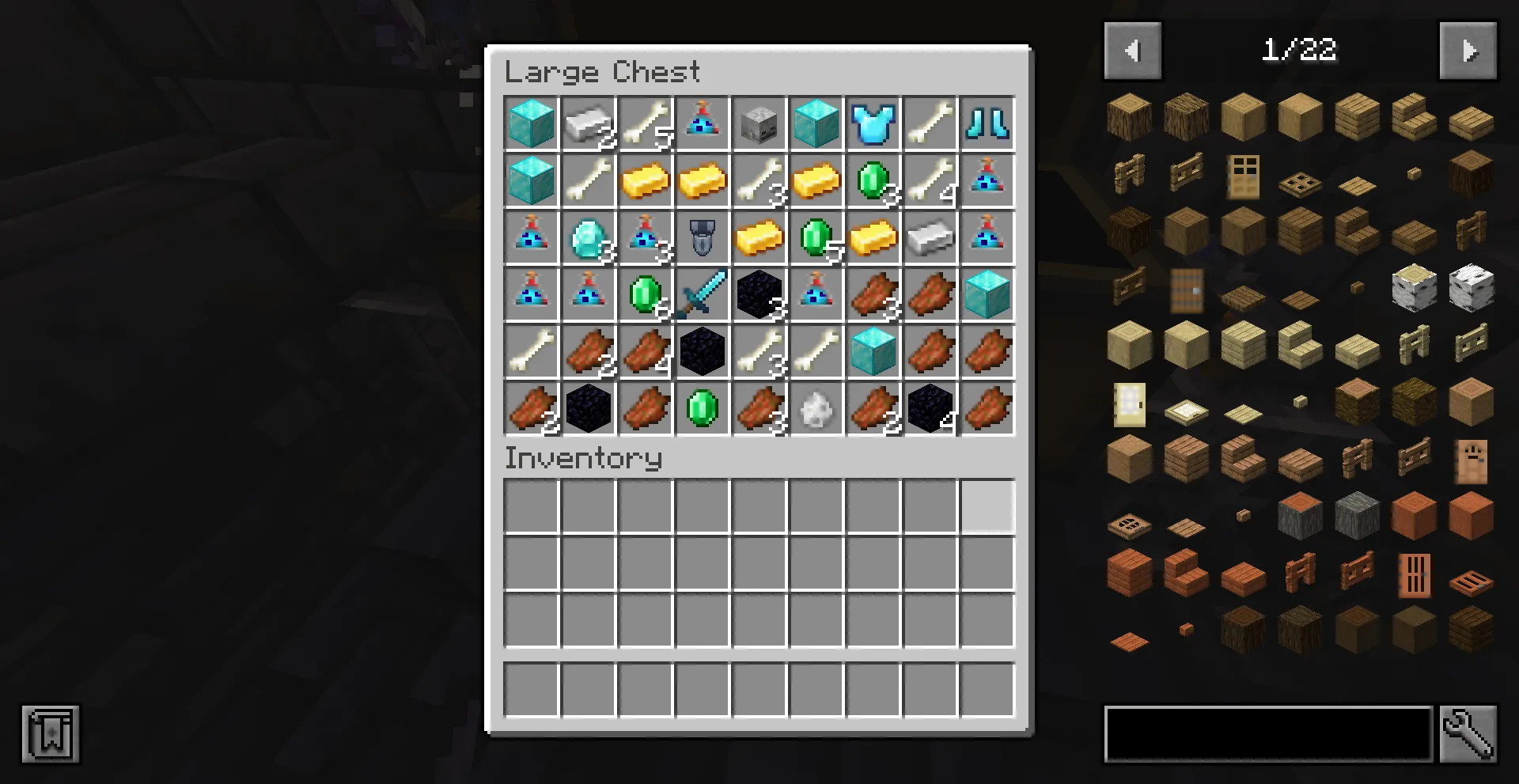Screen dimensions: 1519x784
Task: Select the diamond block in the top-left chest slot
Action: click(x=532, y=123)
